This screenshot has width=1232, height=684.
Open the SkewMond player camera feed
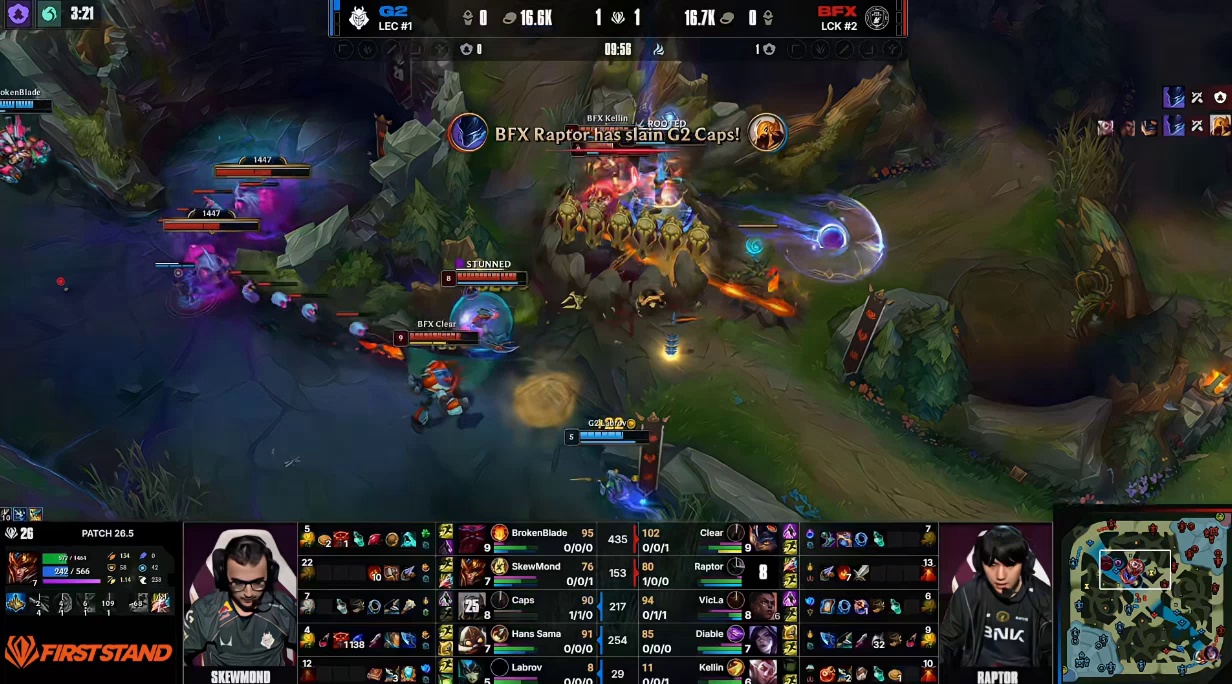tap(241, 598)
